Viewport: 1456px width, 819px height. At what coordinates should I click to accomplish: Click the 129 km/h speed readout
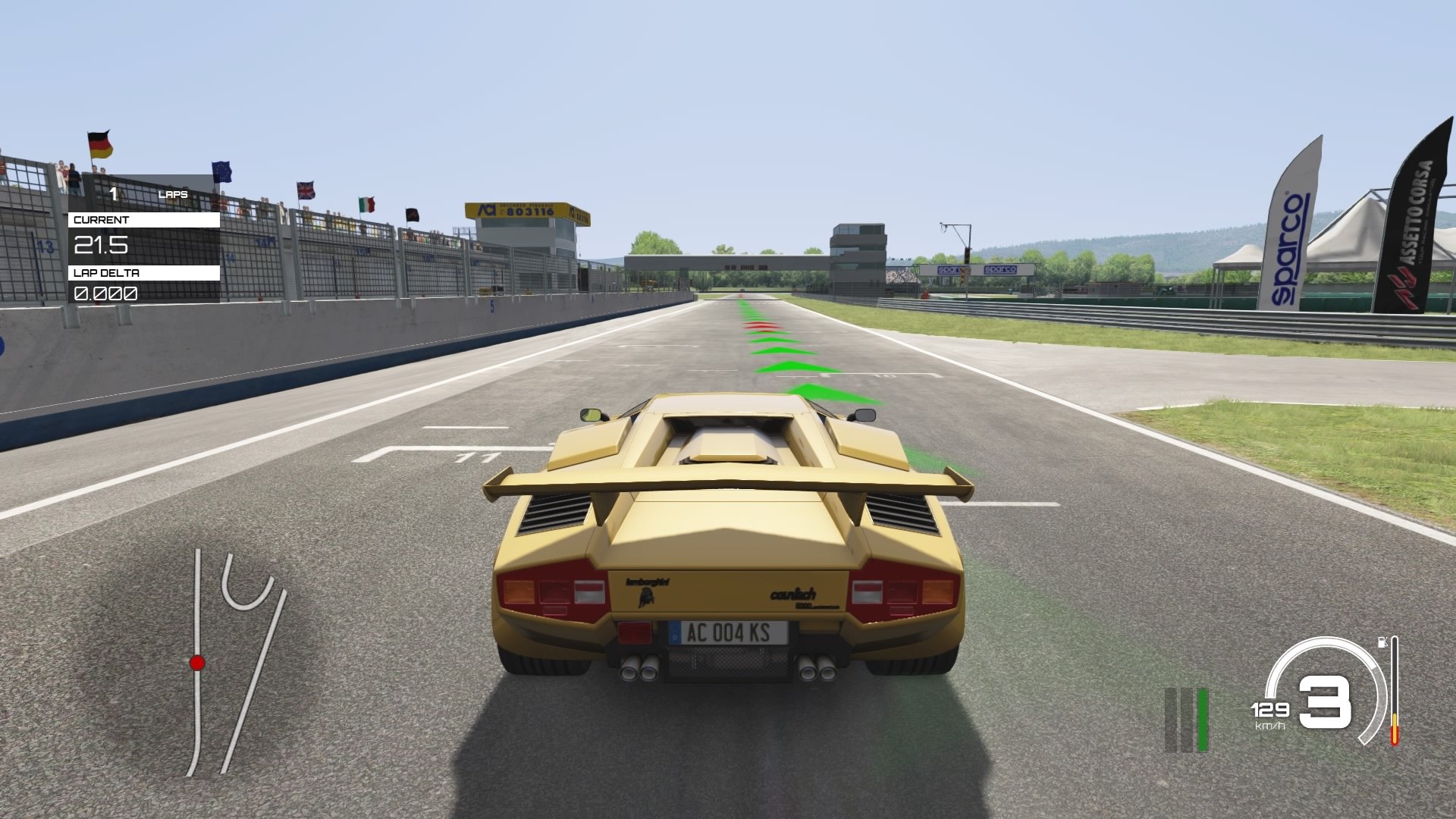point(1270,711)
